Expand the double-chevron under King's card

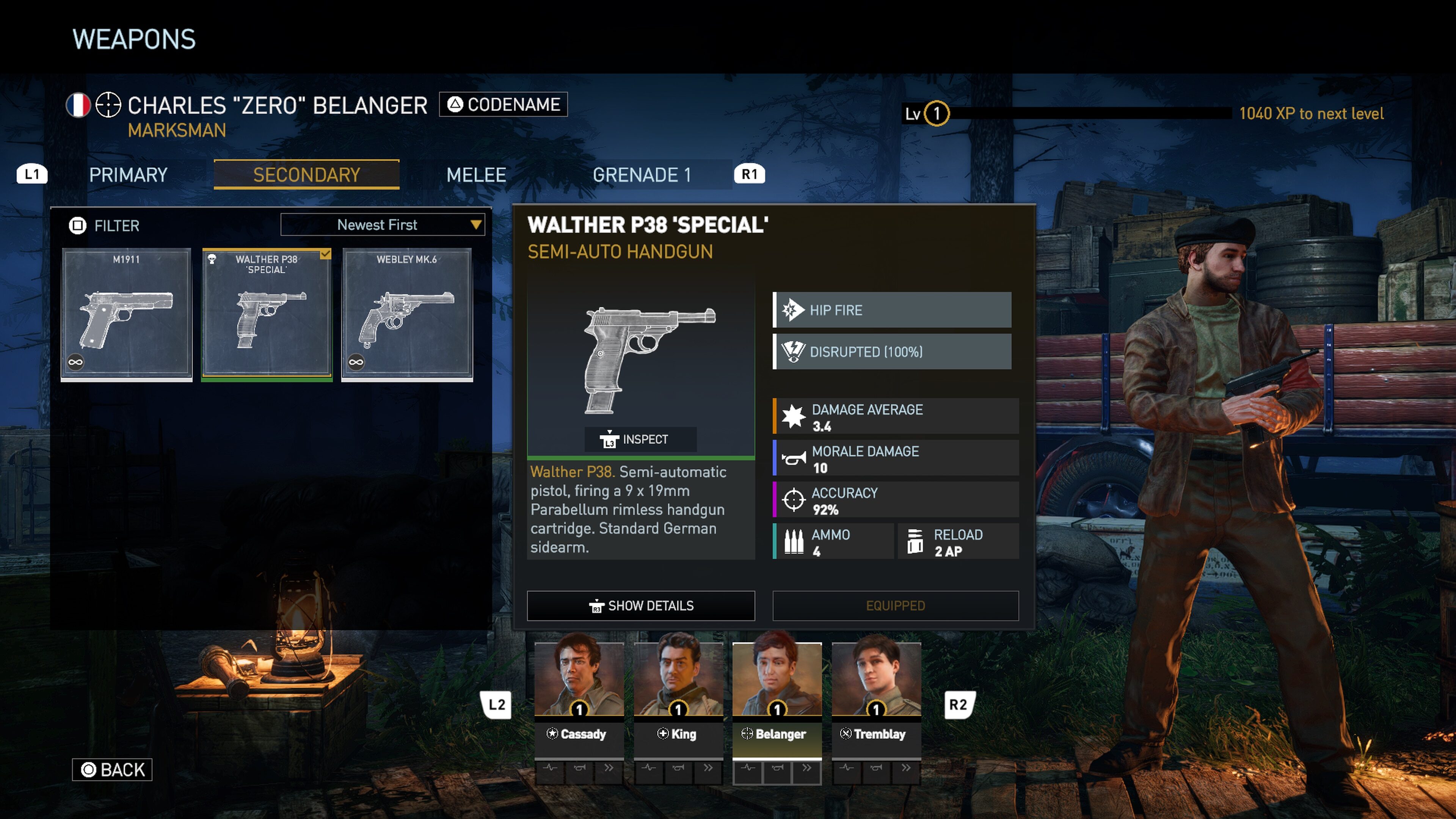coord(708,767)
